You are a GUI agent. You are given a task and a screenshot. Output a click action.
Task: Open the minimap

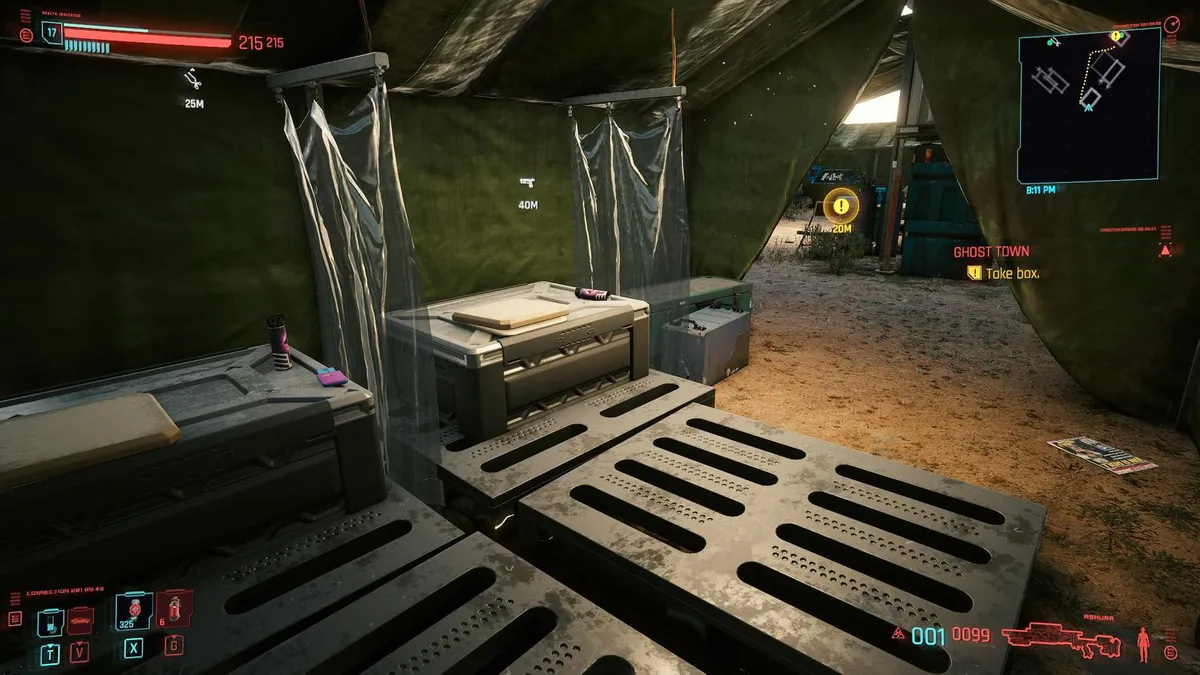(x=1089, y=104)
